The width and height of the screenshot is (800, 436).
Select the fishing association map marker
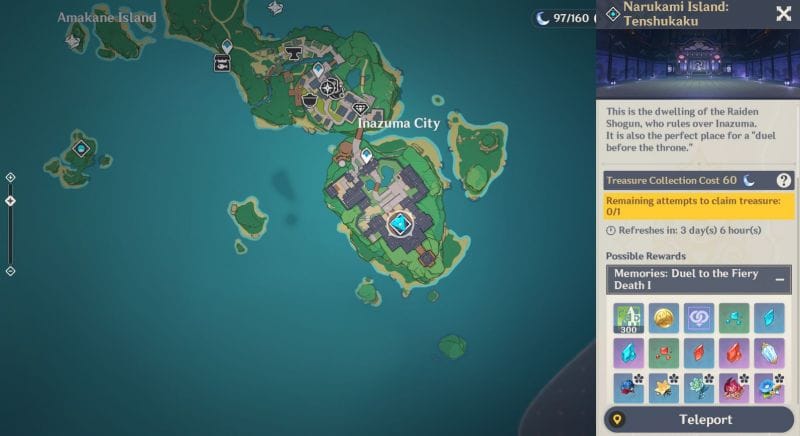pos(222,63)
